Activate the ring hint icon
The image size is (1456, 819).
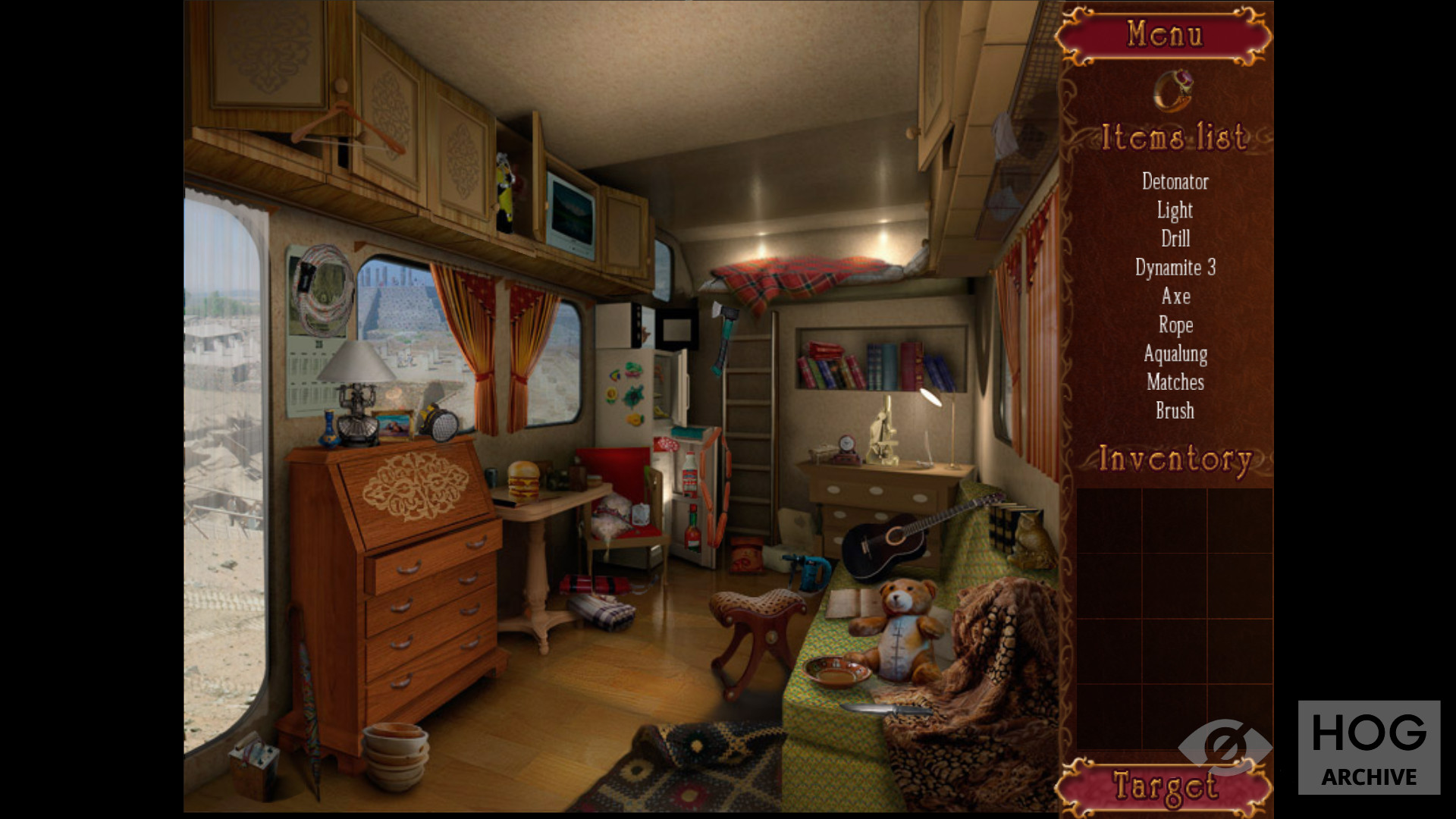tap(1172, 91)
